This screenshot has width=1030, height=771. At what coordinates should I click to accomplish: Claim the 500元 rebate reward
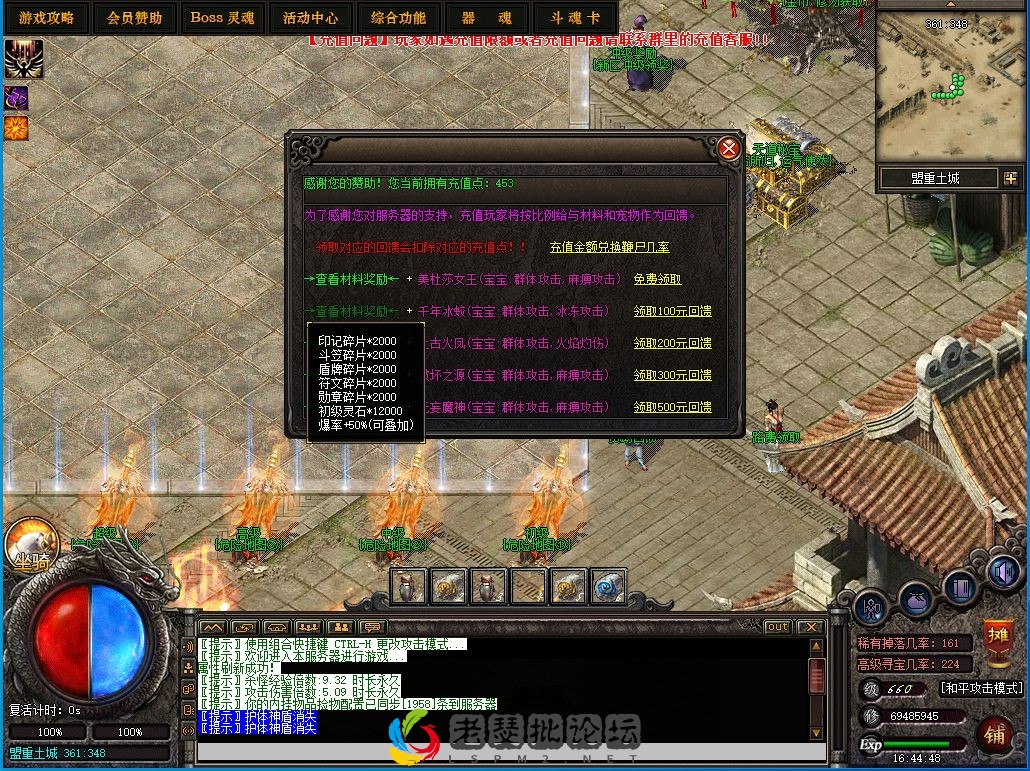pyautogui.click(x=673, y=407)
